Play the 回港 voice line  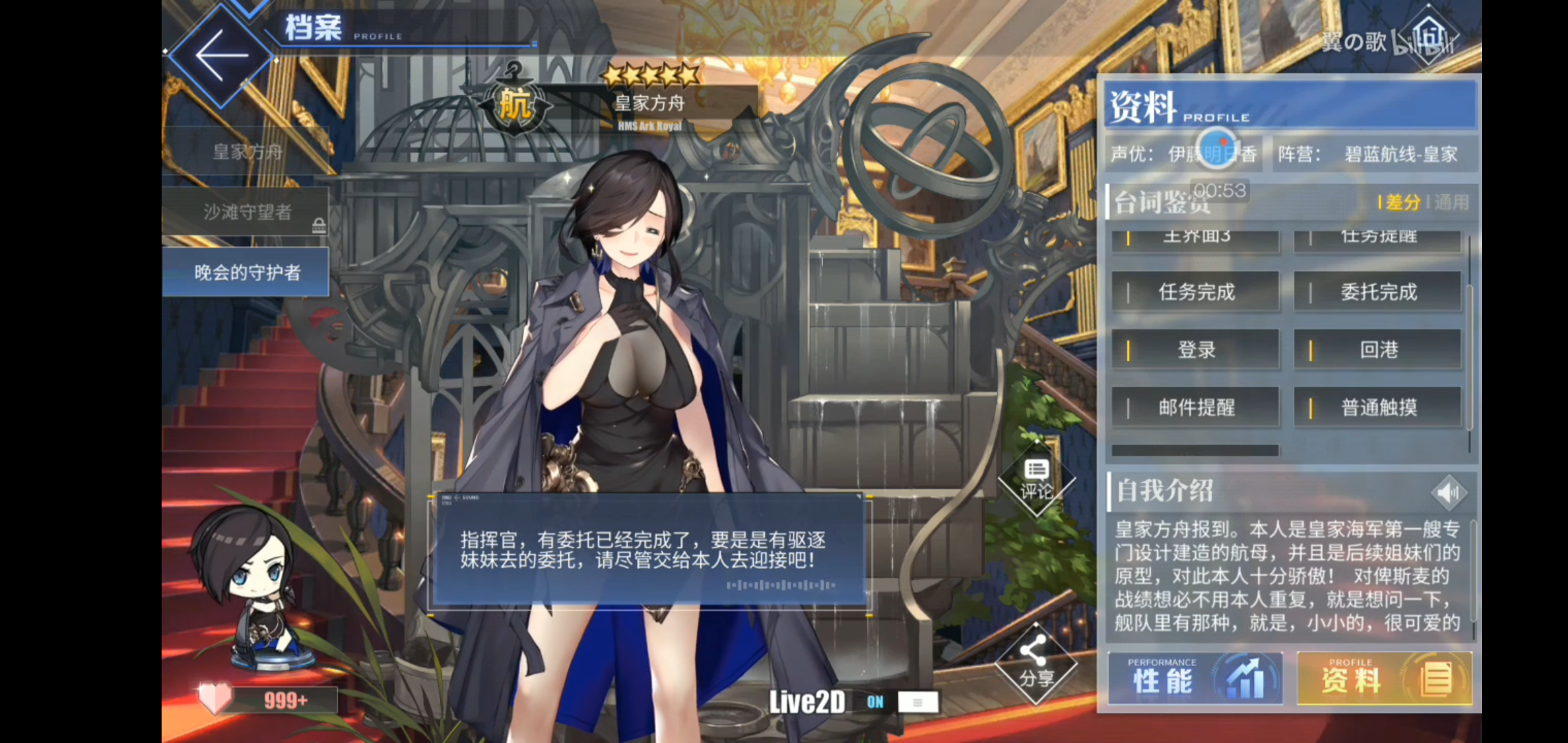tap(1378, 350)
